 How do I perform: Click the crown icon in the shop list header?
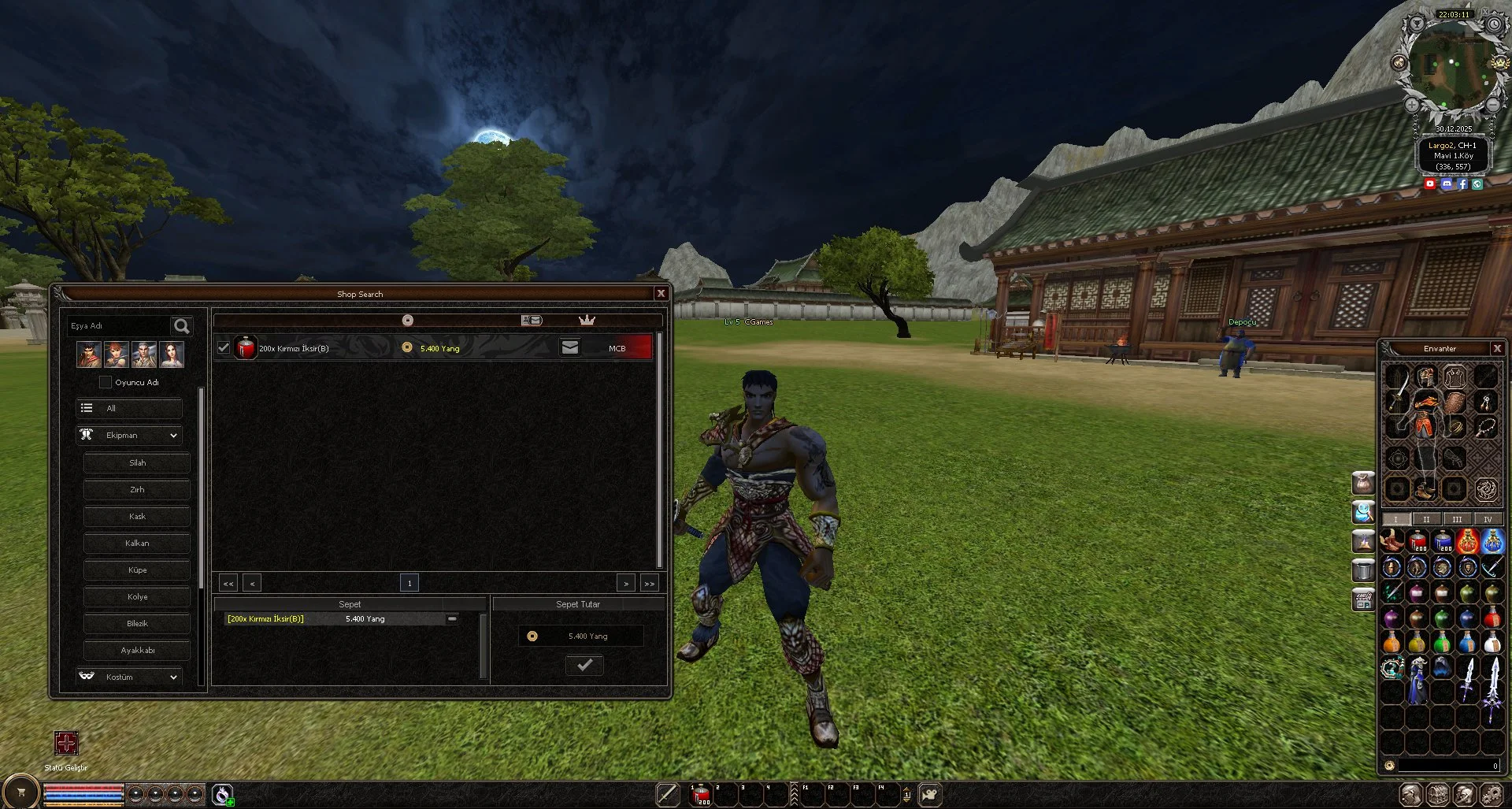(586, 320)
